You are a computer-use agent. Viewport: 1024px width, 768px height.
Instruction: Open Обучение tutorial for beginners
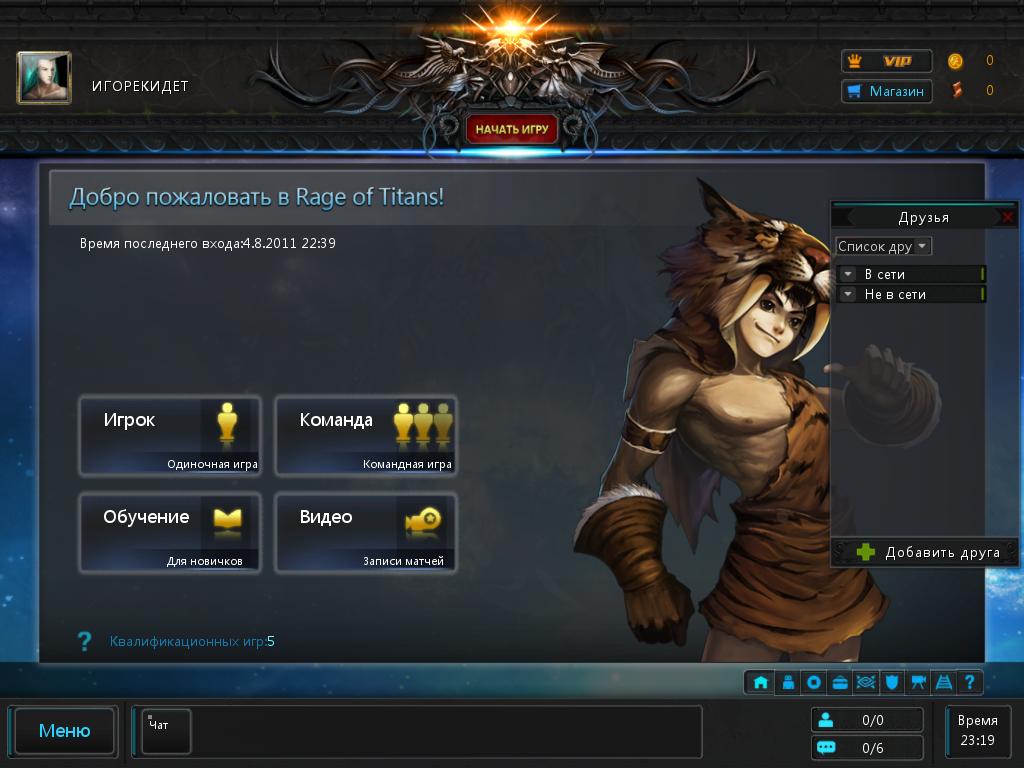169,532
